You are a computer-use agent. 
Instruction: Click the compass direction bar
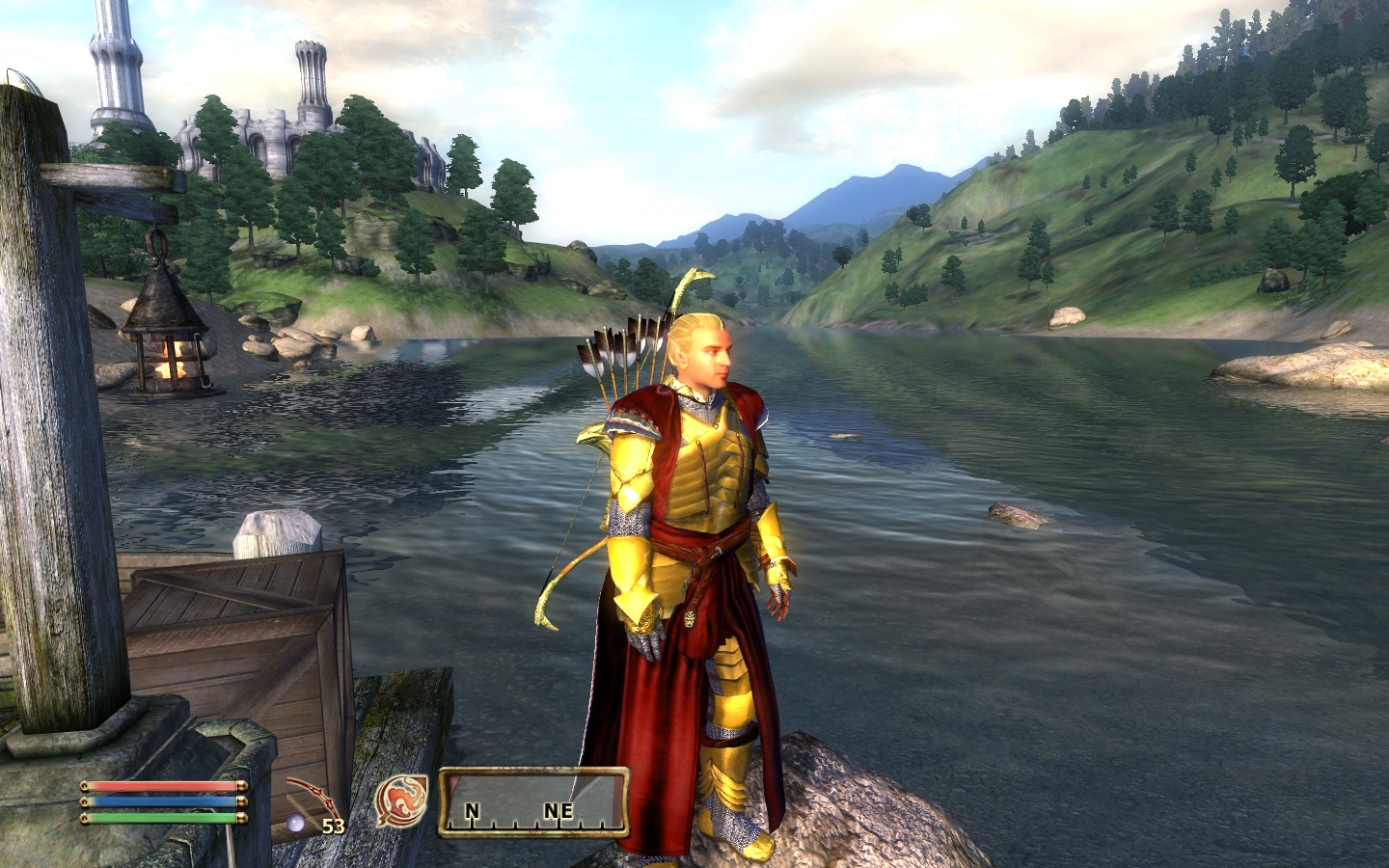533,801
